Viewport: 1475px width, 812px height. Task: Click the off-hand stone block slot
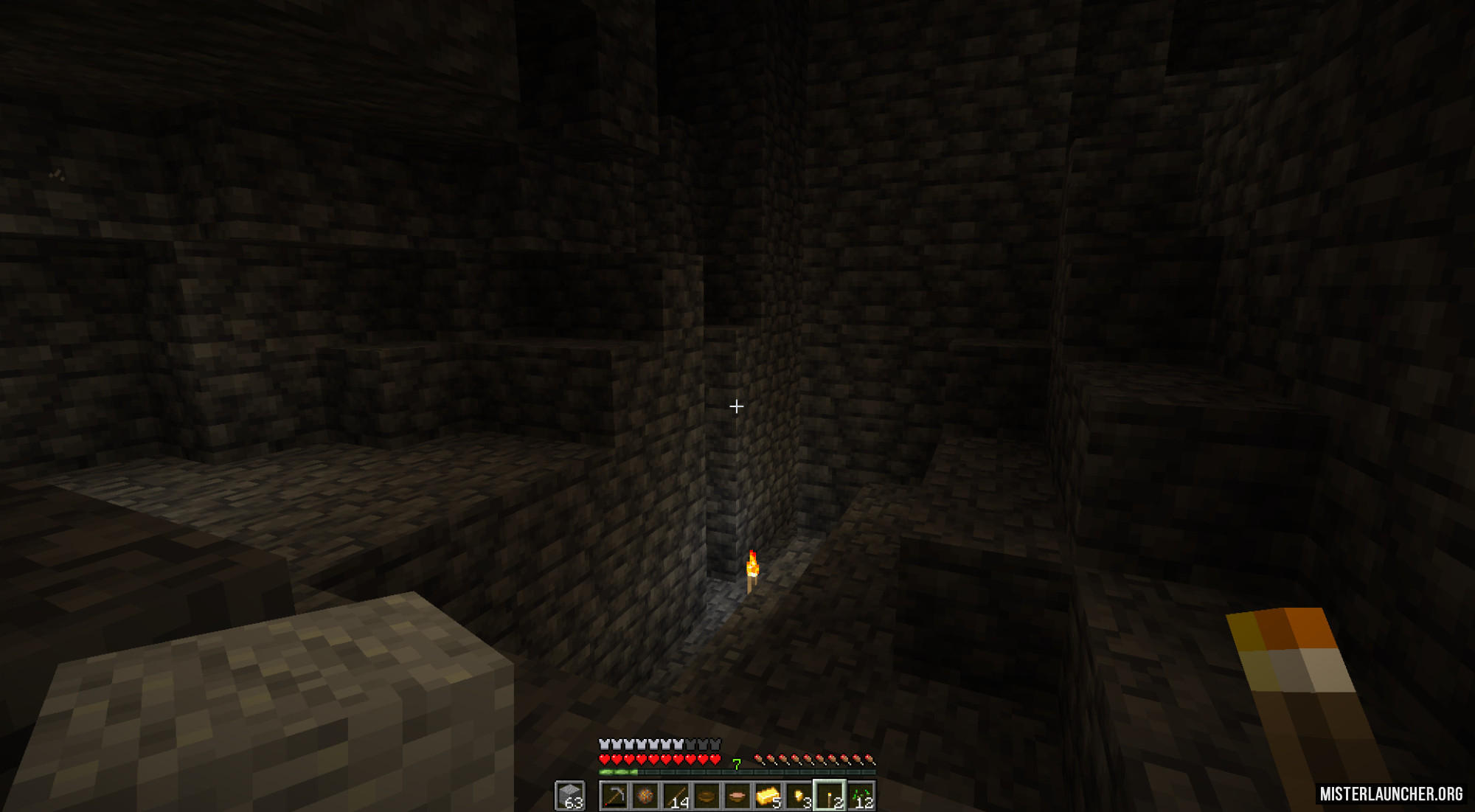(x=570, y=796)
